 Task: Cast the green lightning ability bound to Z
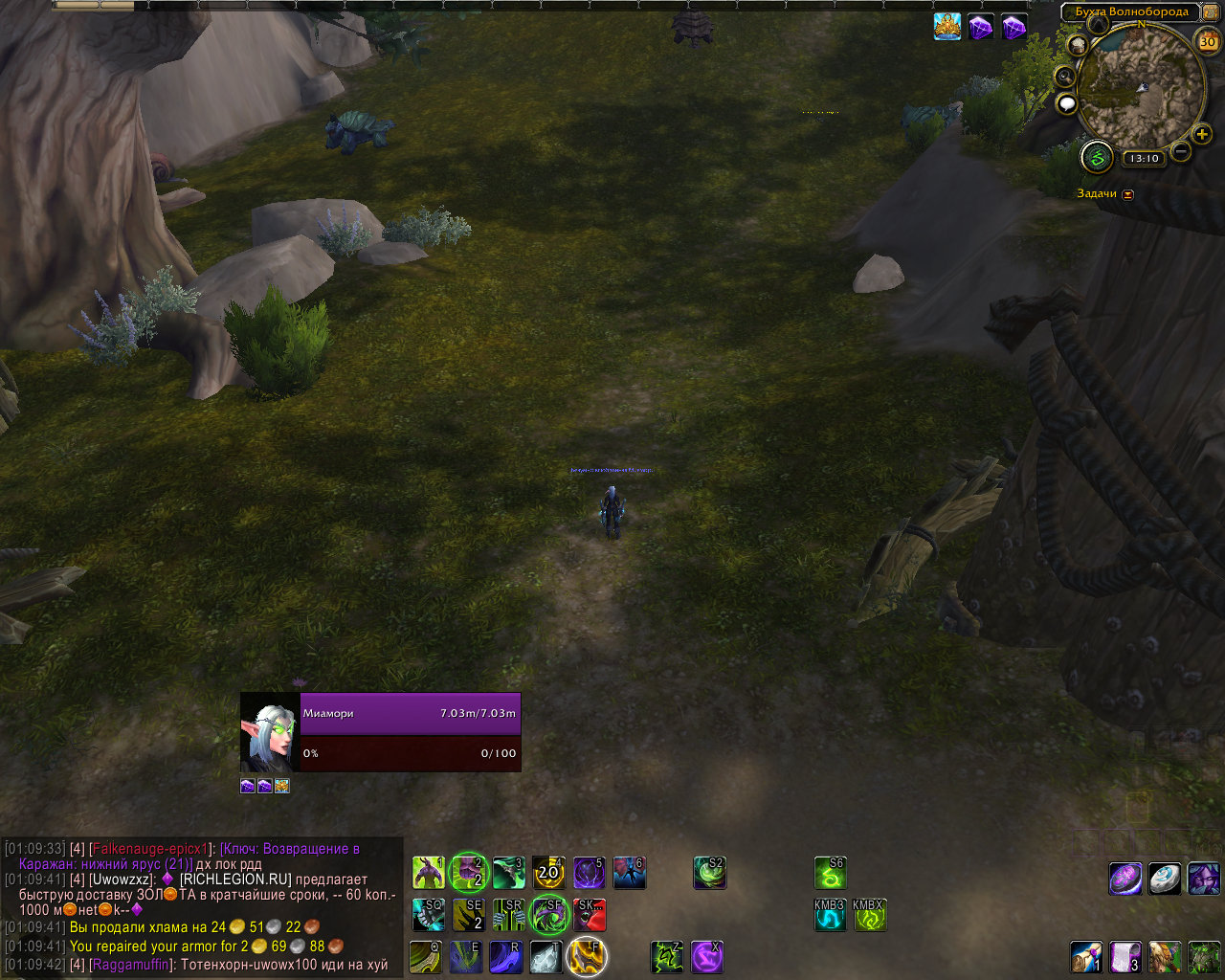(x=667, y=956)
